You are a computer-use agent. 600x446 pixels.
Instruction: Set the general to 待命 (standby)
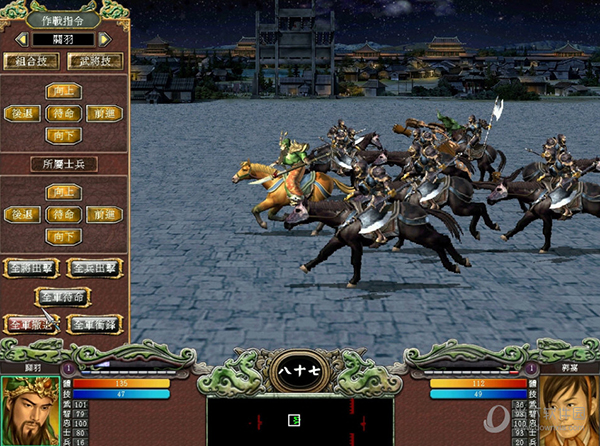click(64, 114)
